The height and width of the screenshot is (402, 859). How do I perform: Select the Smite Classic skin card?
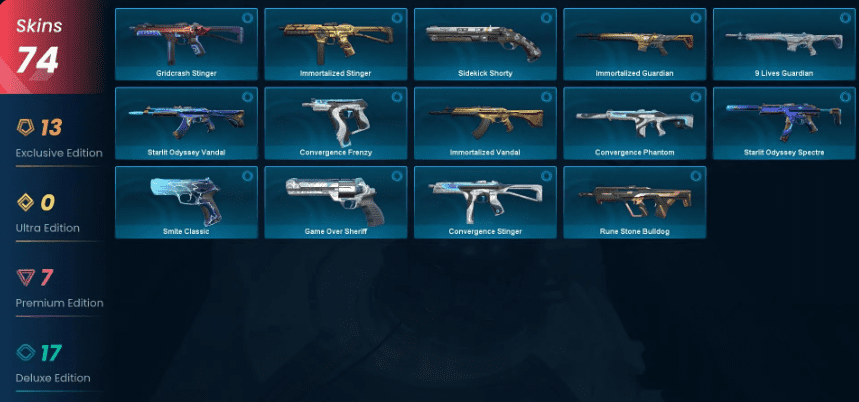coord(186,202)
